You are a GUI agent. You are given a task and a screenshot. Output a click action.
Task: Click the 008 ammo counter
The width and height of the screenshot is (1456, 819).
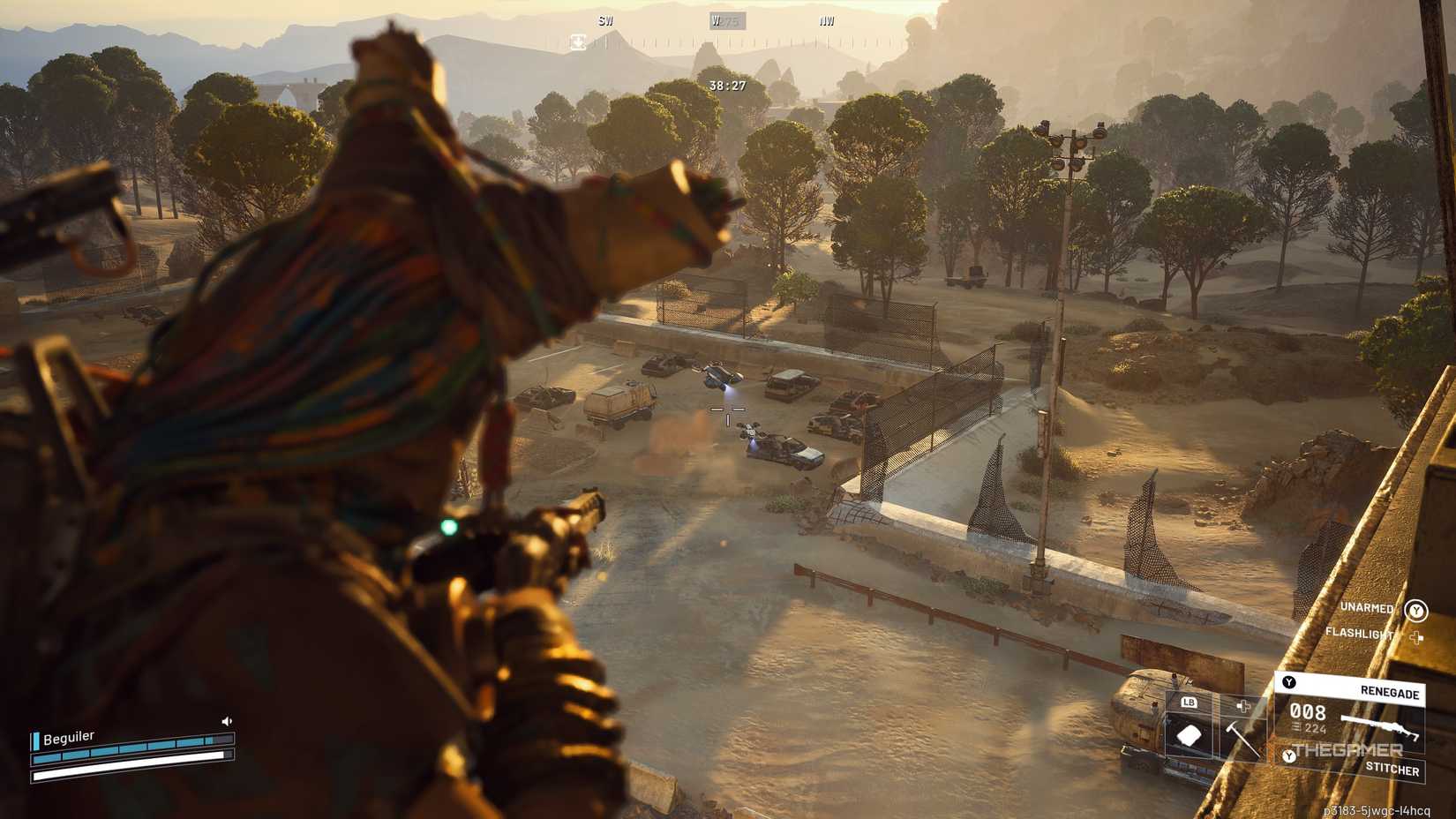tap(1308, 712)
